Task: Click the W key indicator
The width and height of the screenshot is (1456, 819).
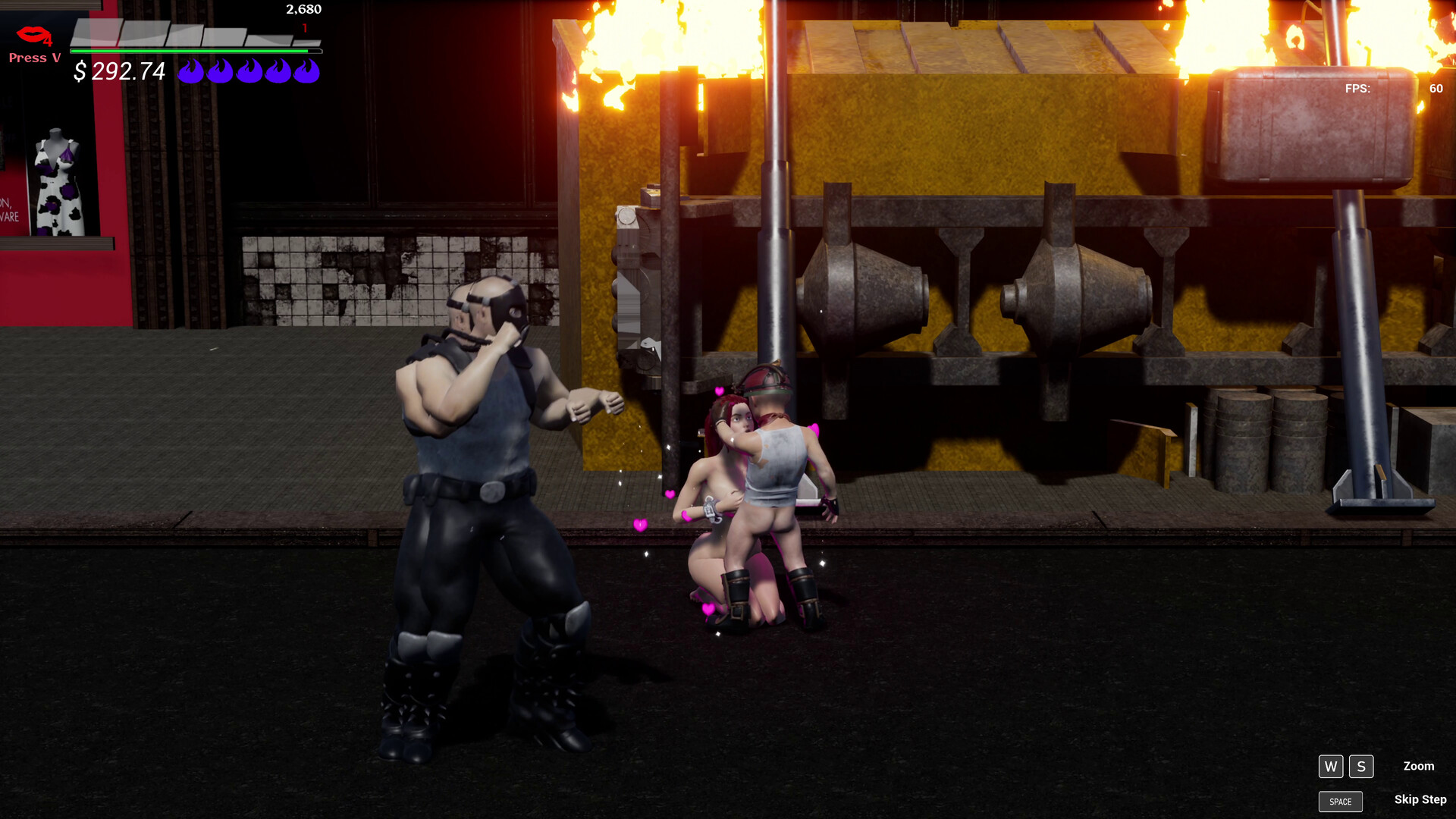Action: tap(1331, 767)
